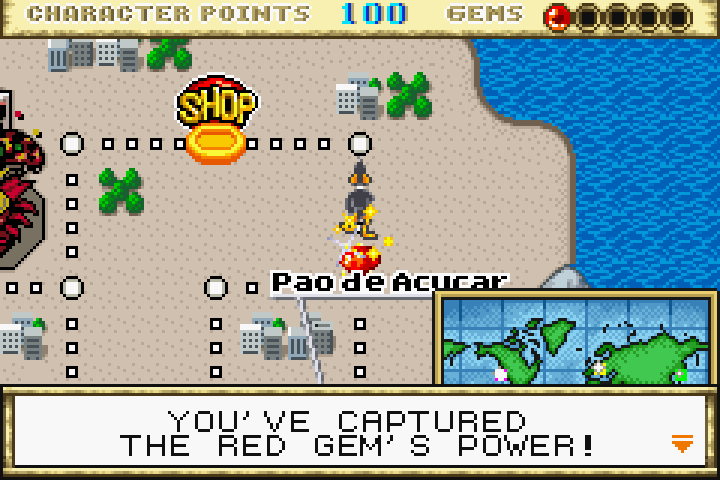
Task: Open the world minimap
Action: [577, 340]
